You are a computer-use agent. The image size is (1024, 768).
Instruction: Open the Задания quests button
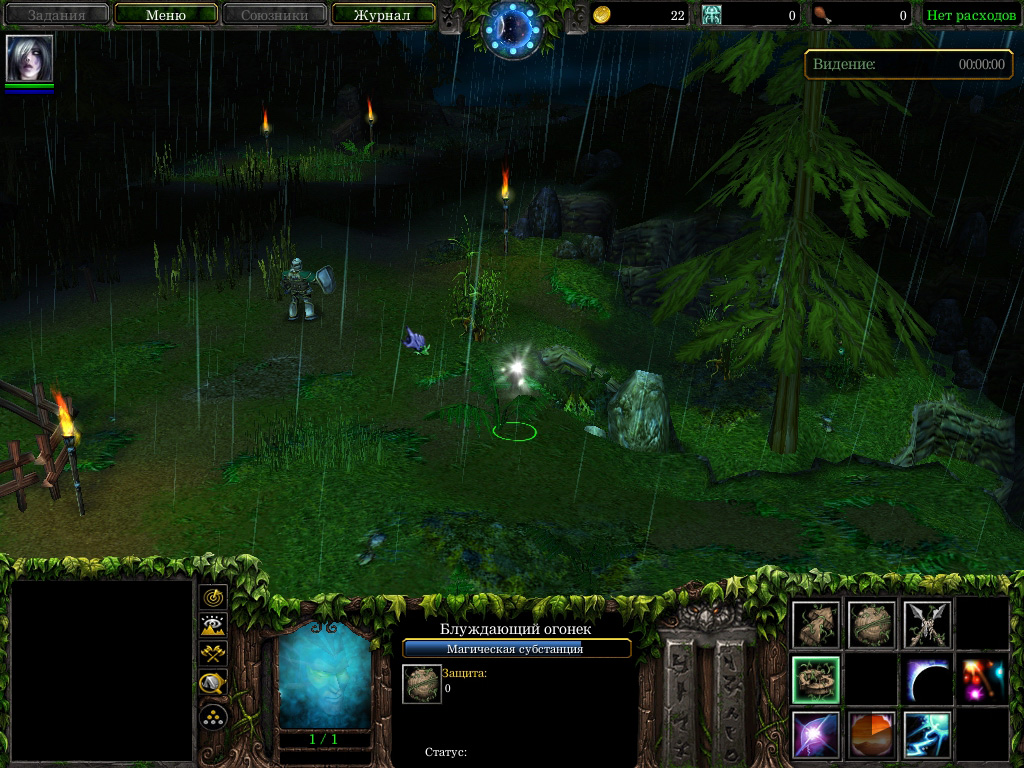57,15
